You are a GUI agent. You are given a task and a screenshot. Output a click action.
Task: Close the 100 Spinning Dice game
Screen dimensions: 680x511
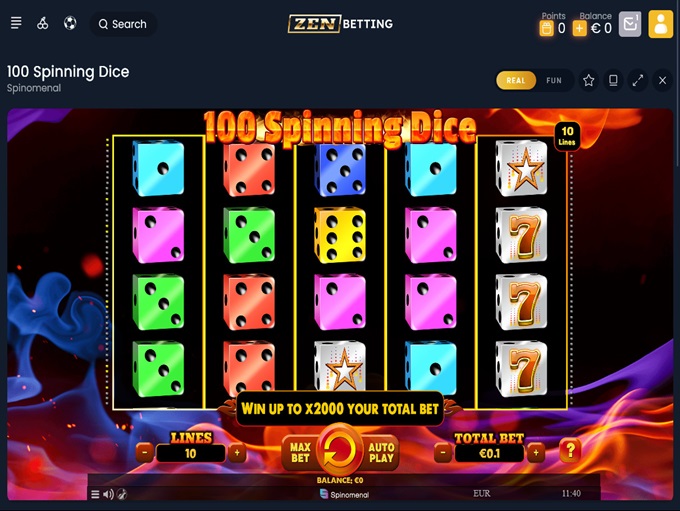(x=662, y=81)
